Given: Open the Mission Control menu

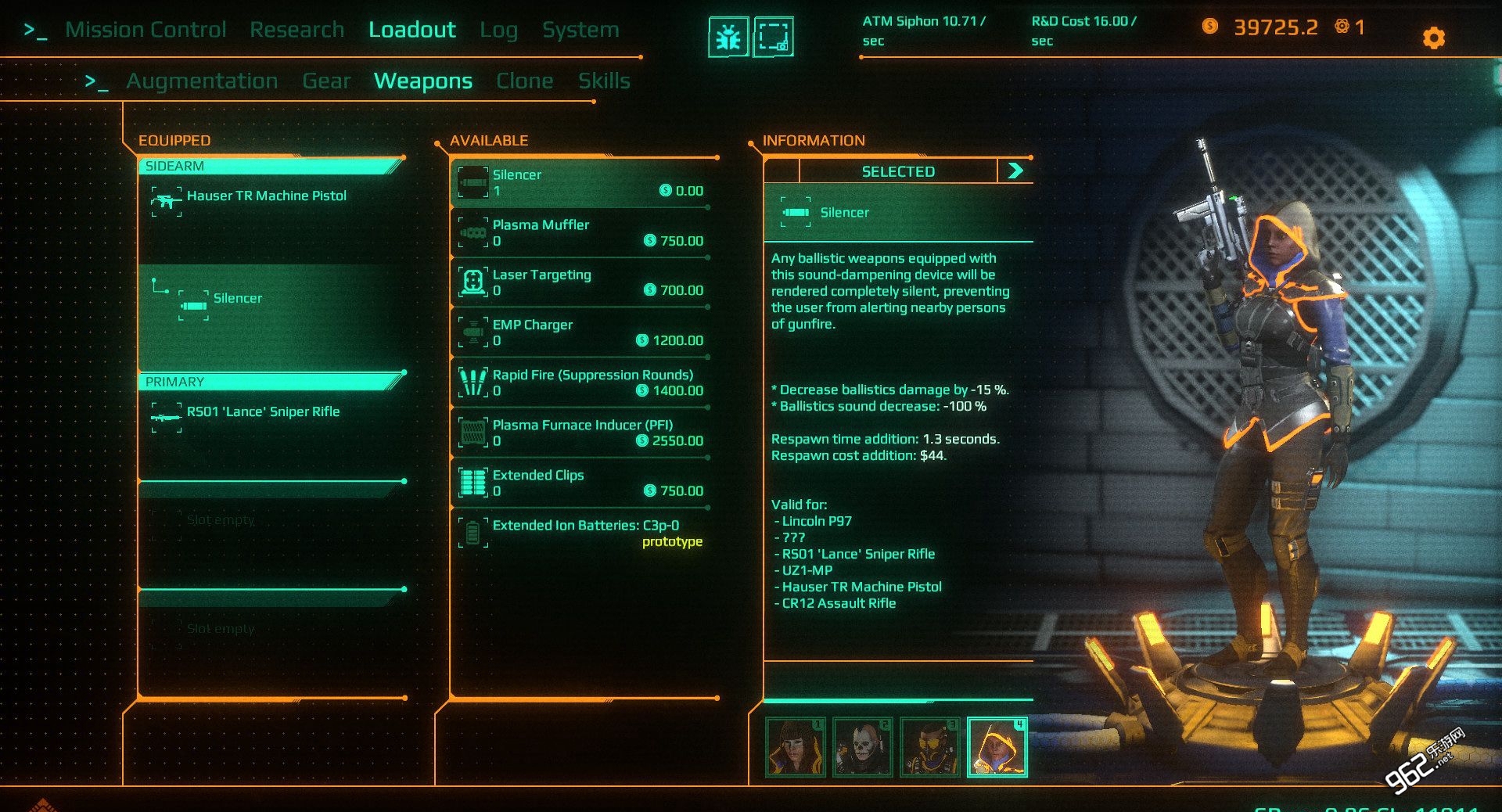Looking at the screenshot, I should click(x=146, y=30).
